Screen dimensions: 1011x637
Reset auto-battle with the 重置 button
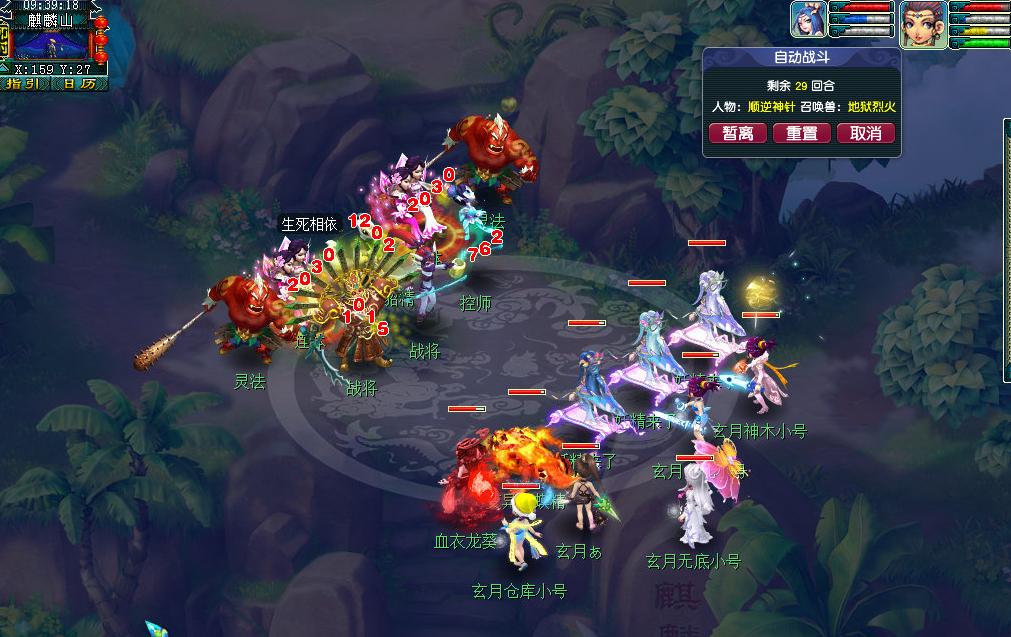pos(802,133)
